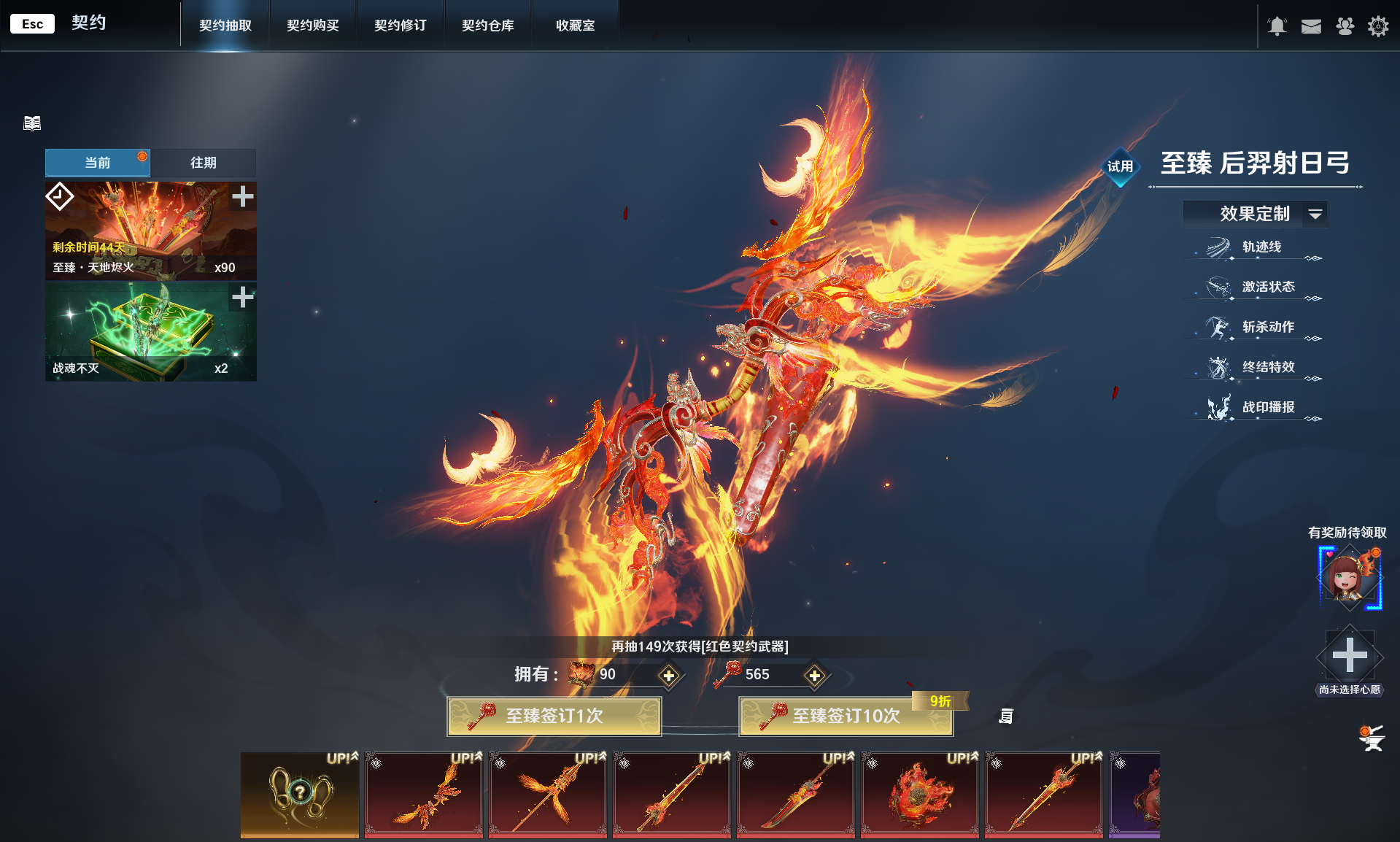This screenshot has width=1400, height=842.
Task: Click the 试用 trial button
Action: 1120,166
